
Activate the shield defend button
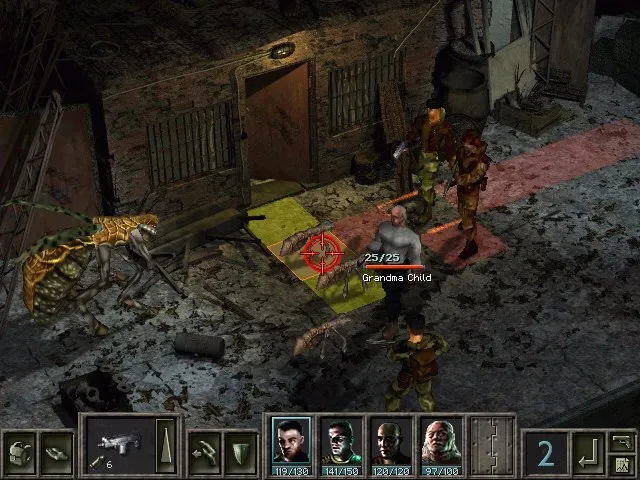(x=239, y=448)
